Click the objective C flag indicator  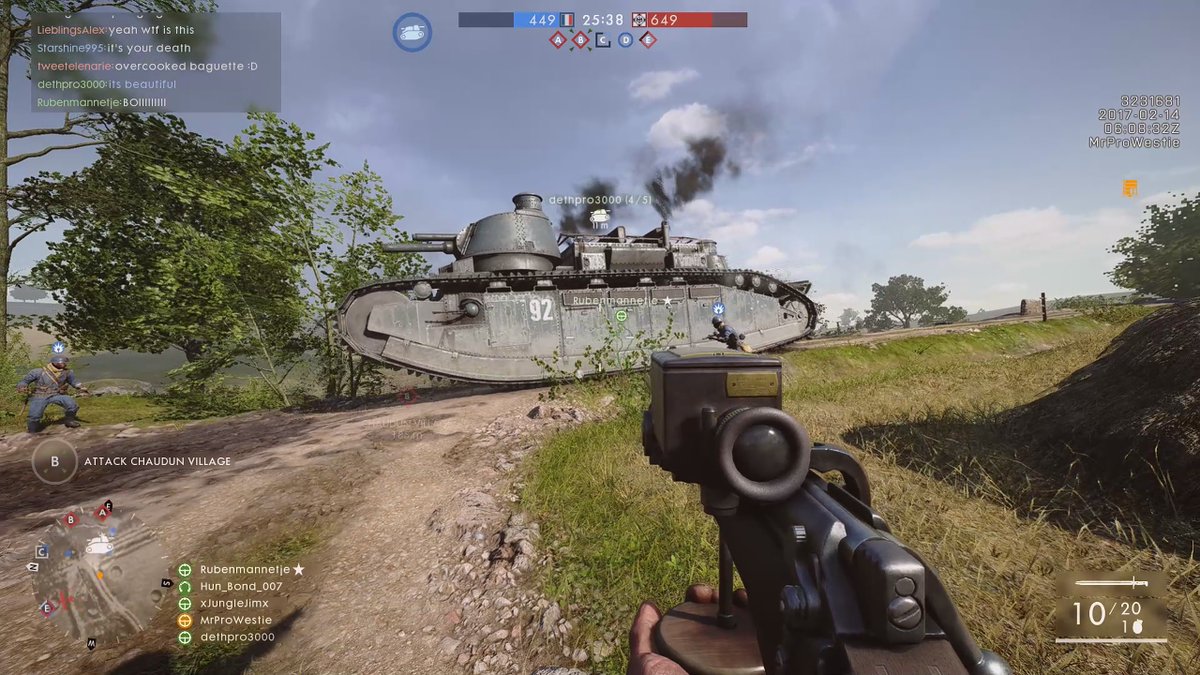click(x=603, y=40)
